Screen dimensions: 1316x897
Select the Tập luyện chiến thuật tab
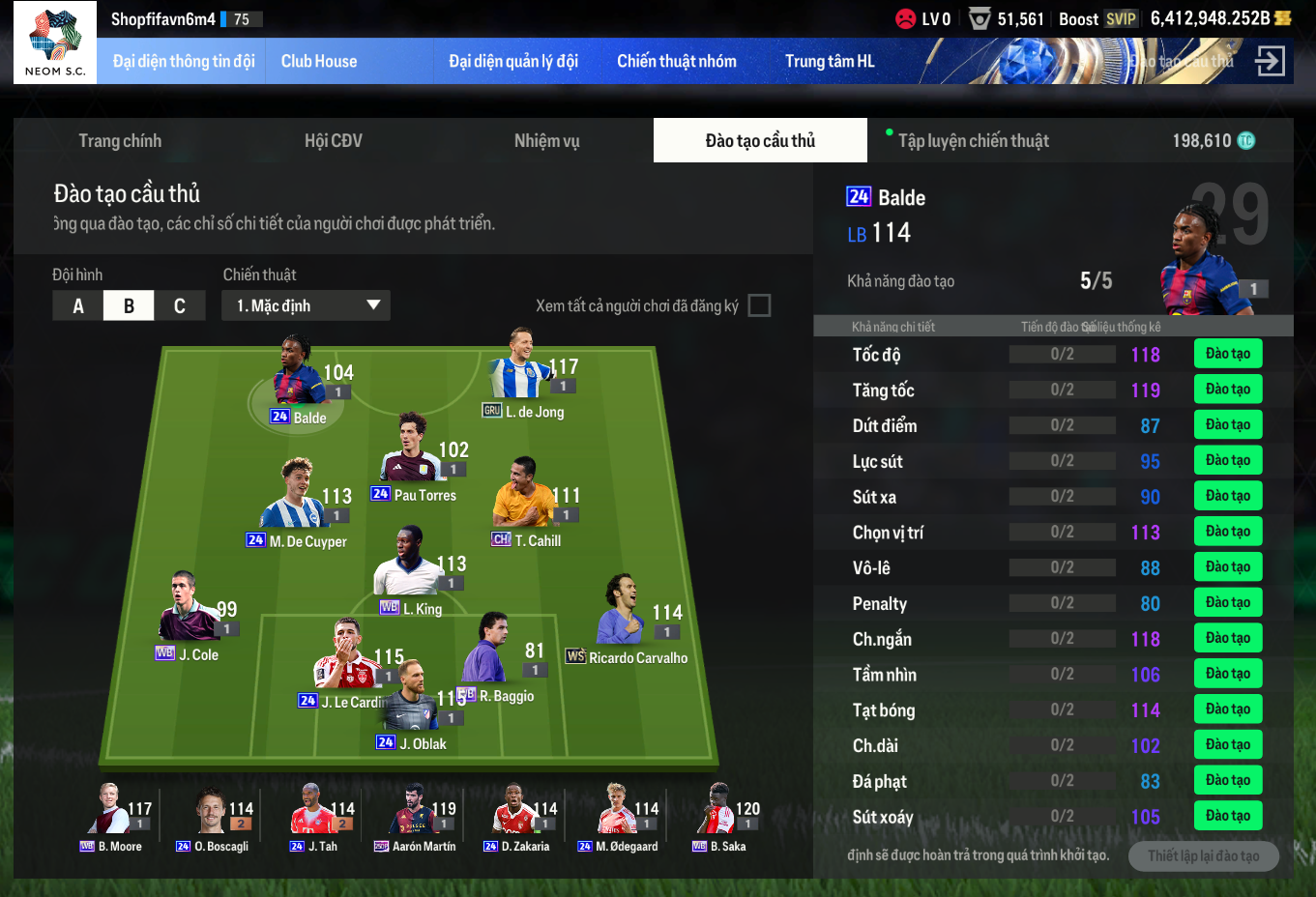pyautogui.click(x=973, y=141)
